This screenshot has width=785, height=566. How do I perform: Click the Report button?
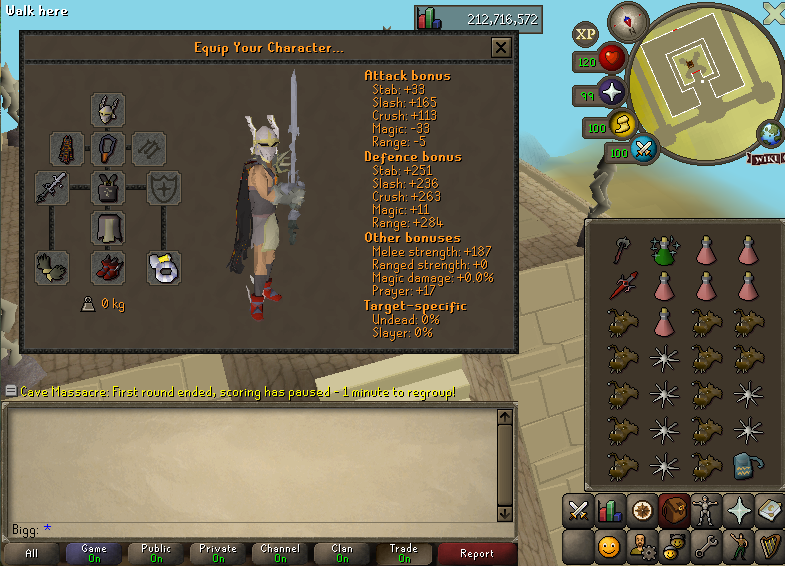coord(477,553)
